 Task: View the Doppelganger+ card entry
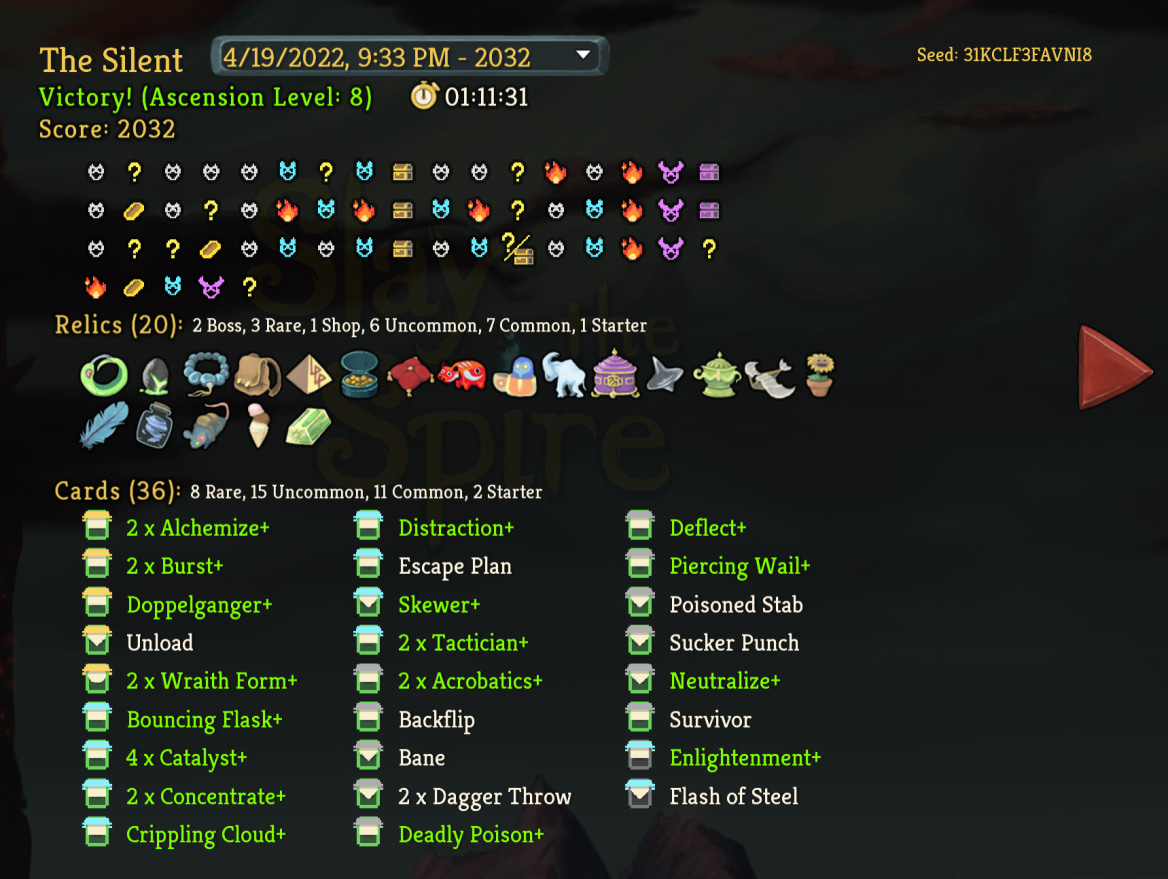[x=199, y=605]
